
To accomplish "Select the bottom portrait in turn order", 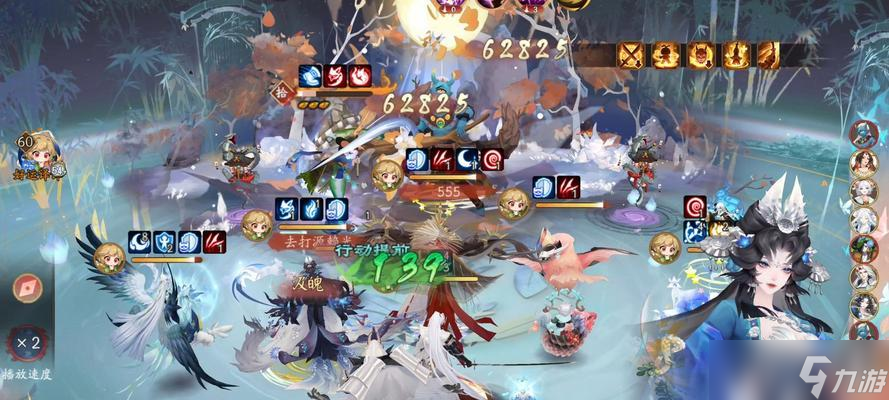I will click(x=863, y=330).
